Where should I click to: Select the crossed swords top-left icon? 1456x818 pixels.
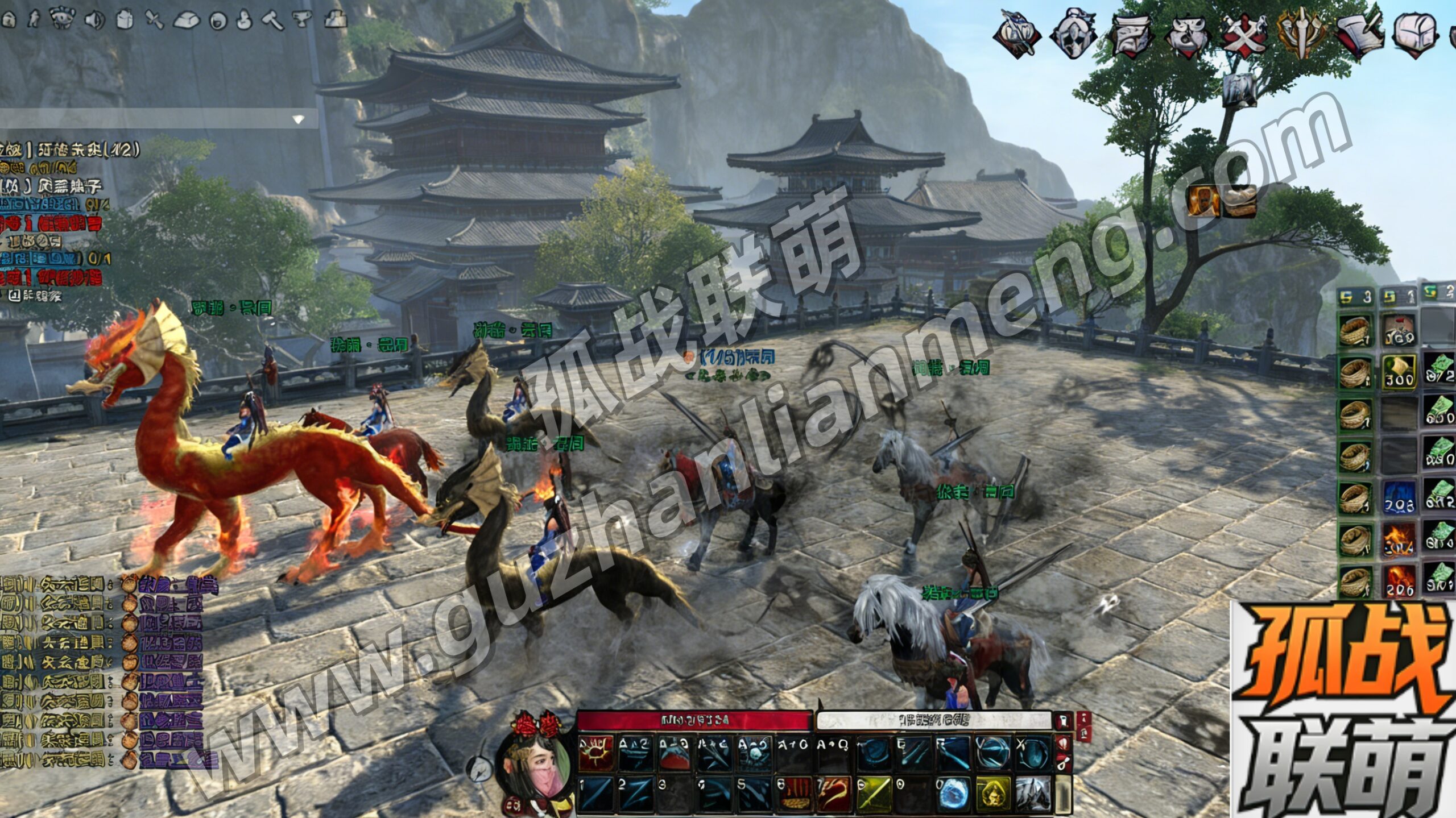click(154, 20)
